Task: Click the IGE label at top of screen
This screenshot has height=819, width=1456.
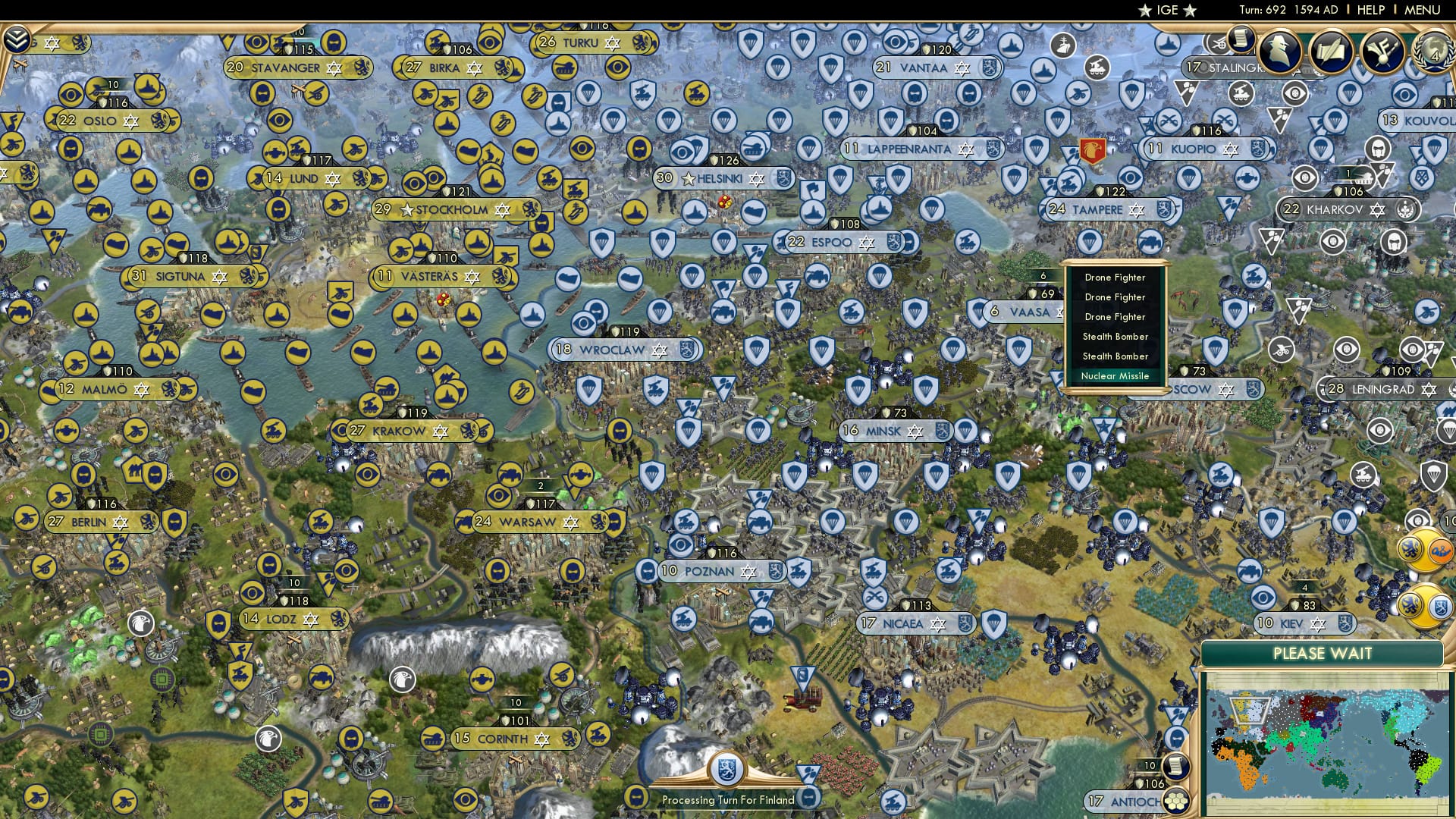Action: [x=1169, y=10]
